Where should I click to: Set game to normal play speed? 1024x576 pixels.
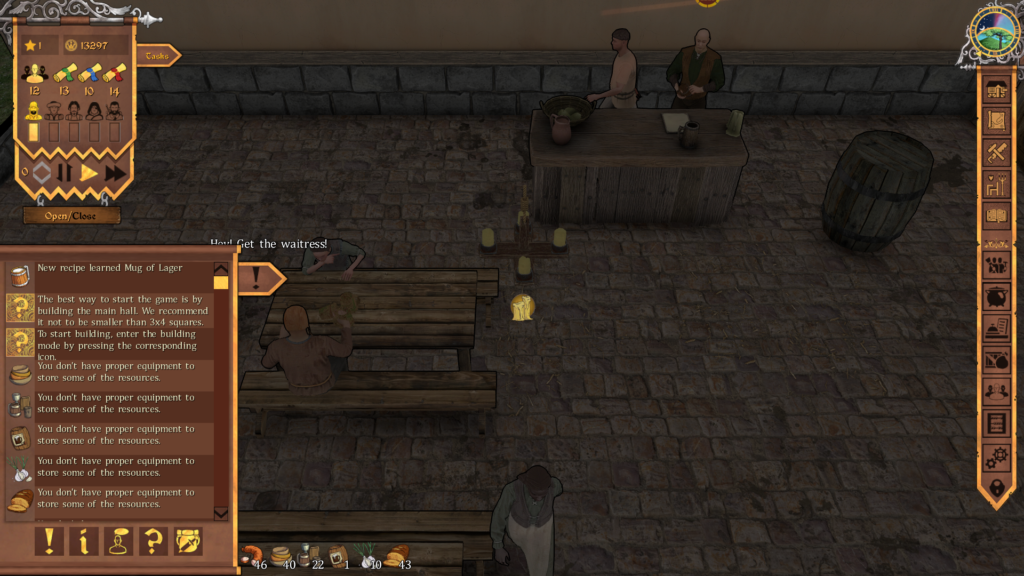pos(89,173)
